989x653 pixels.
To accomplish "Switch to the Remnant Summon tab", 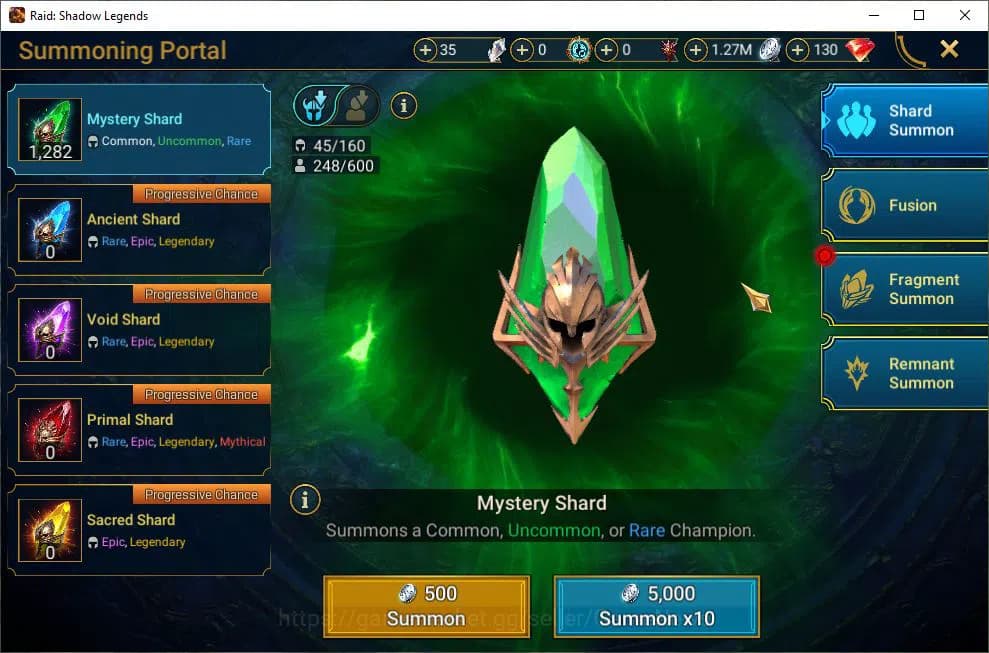I will click(x=906, y=373).
